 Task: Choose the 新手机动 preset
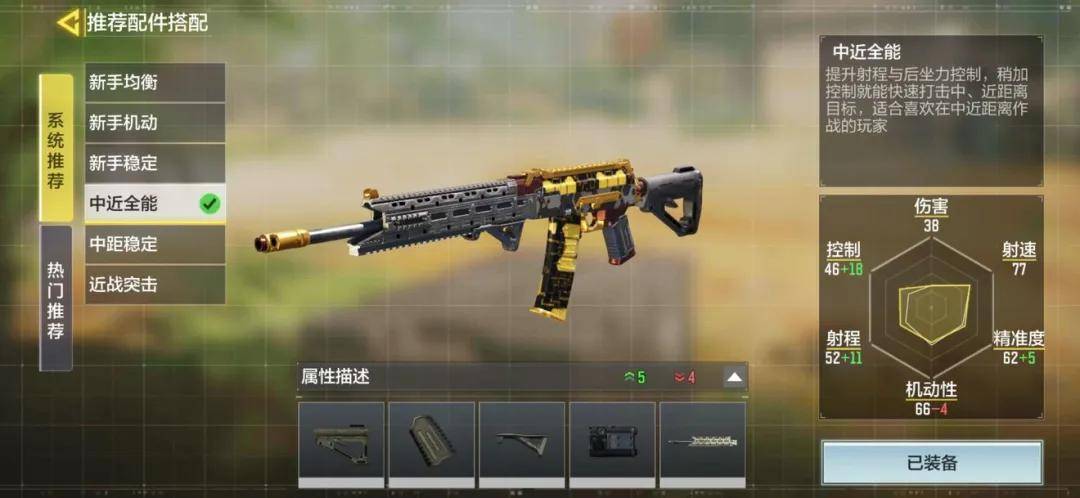pos(154,123)
